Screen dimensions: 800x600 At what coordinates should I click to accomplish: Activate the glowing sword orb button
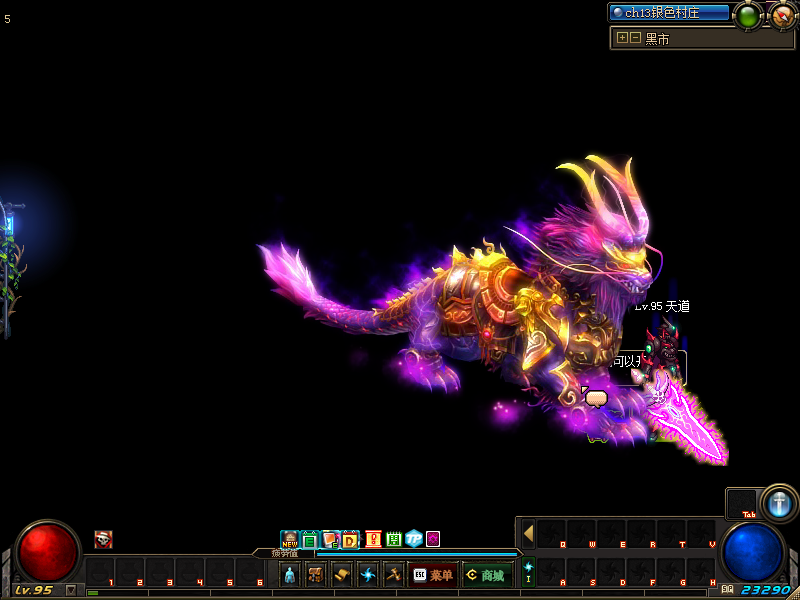(778, 503)
